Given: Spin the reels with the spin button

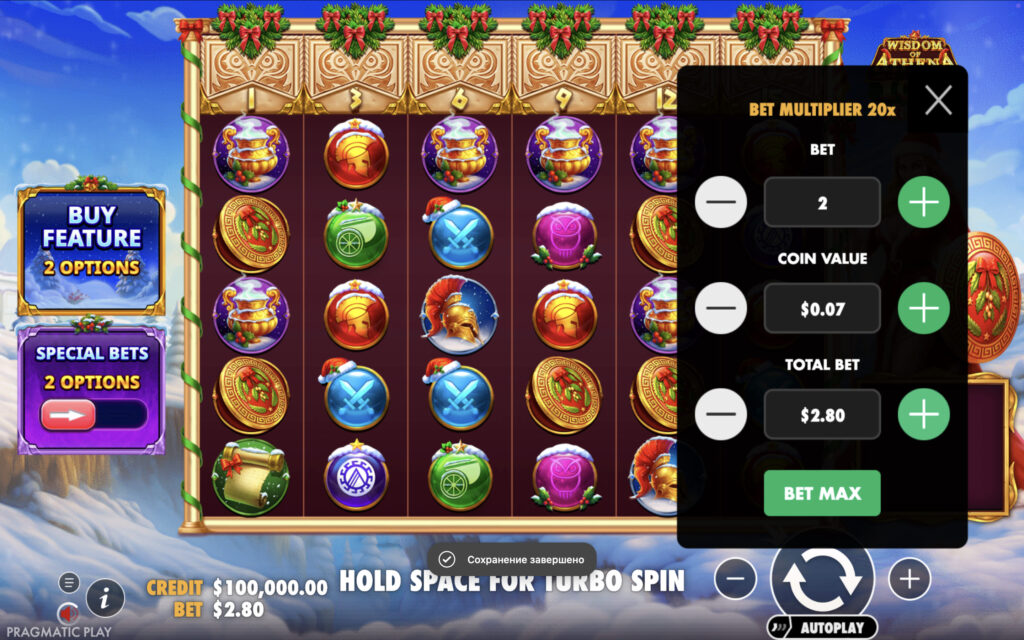Looking at the screenshot, I should point(822,578).
